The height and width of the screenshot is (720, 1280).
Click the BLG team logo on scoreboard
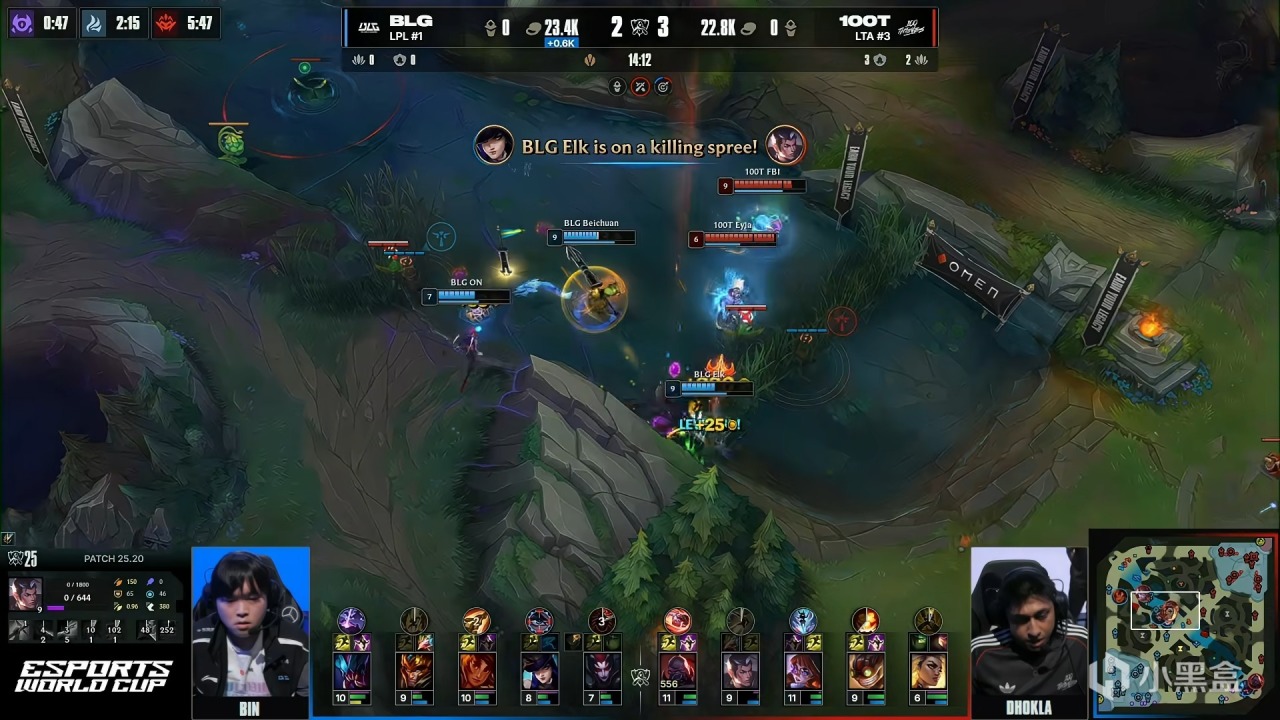[368, 28]
